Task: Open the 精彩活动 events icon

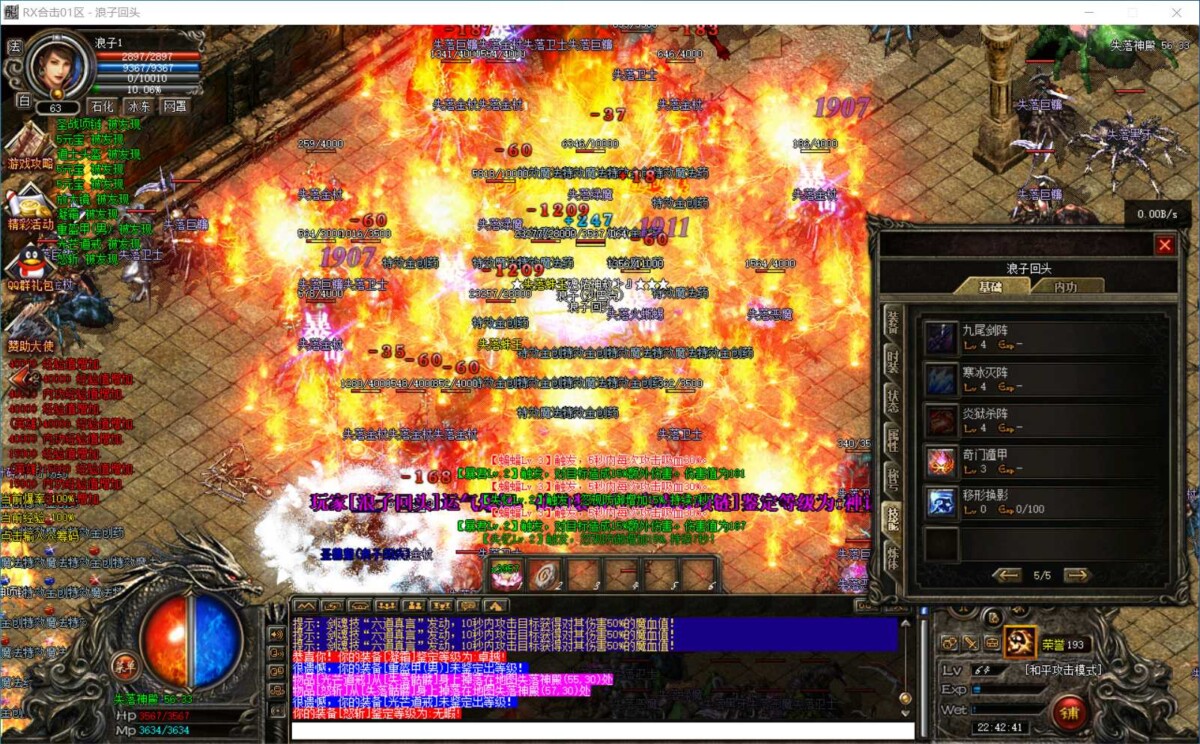Action: coord(30,205)
